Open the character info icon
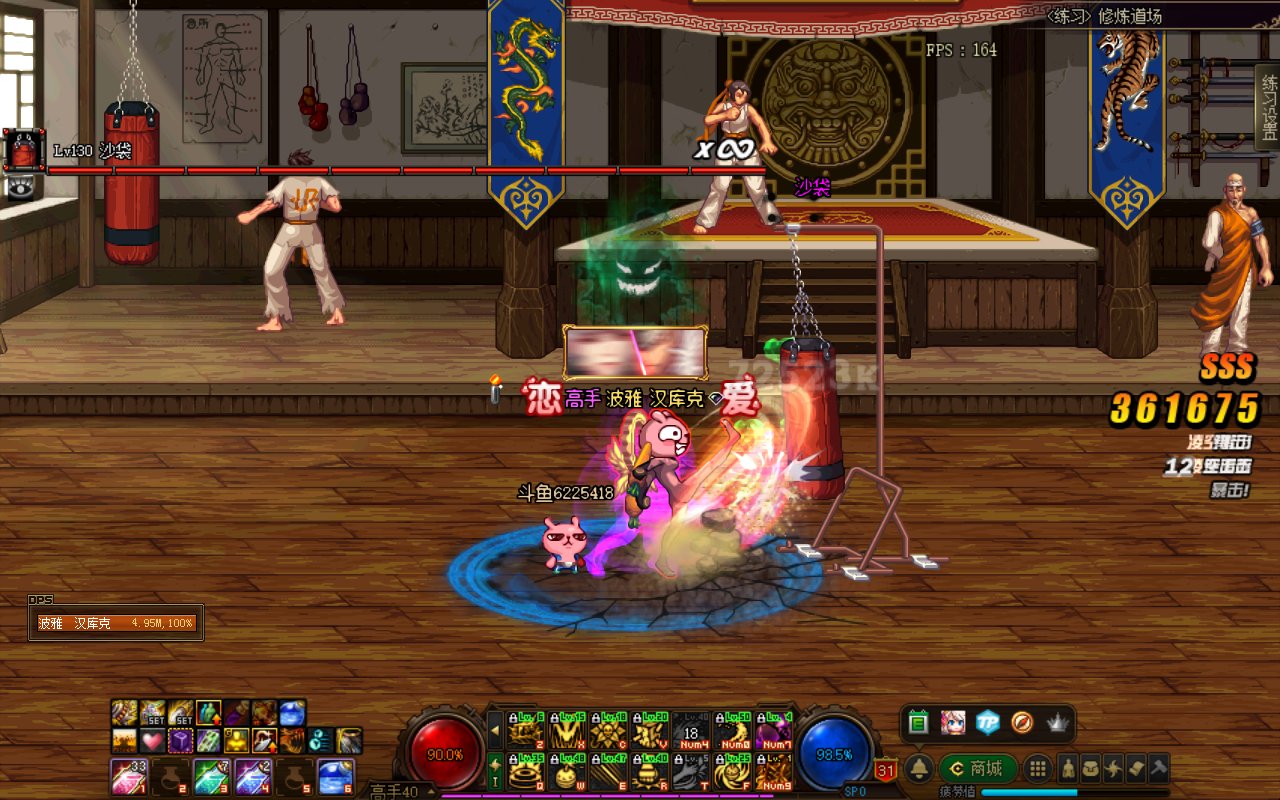The height and width of the screenshot is (800, 1280). click(x=1068, y=768)
